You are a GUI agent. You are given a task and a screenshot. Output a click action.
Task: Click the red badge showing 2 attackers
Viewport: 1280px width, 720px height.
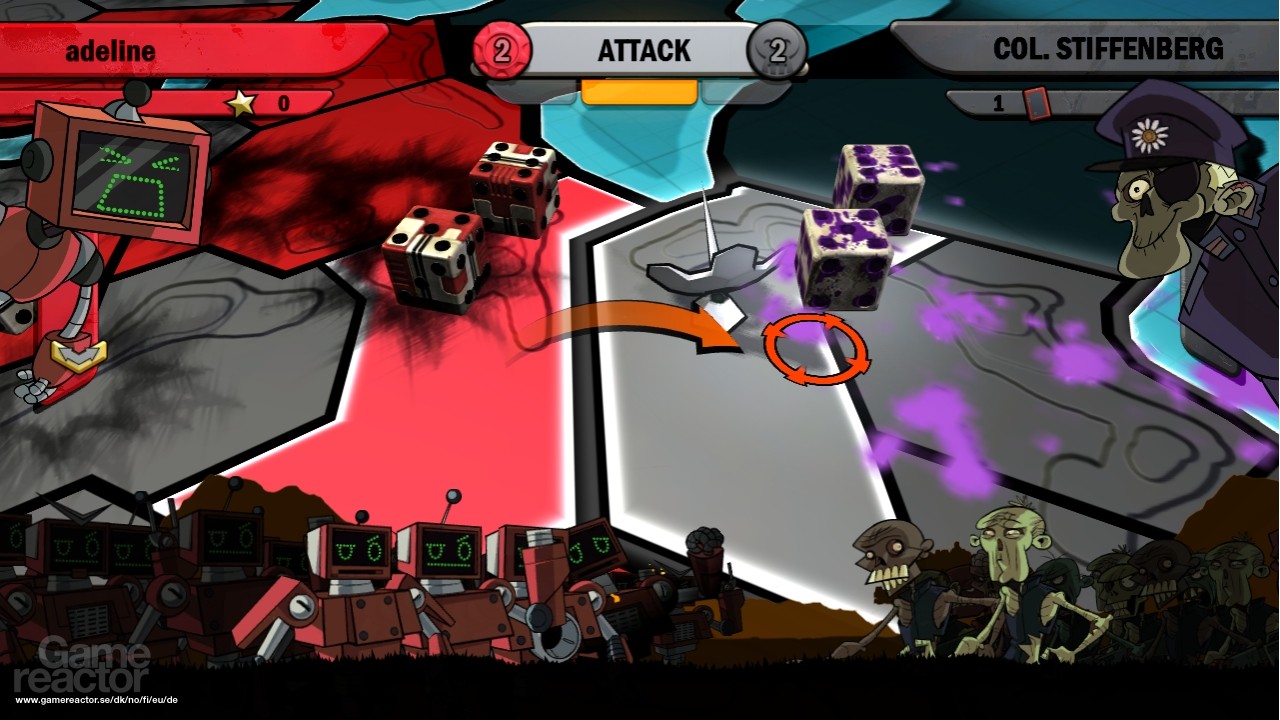click(504, 49)
